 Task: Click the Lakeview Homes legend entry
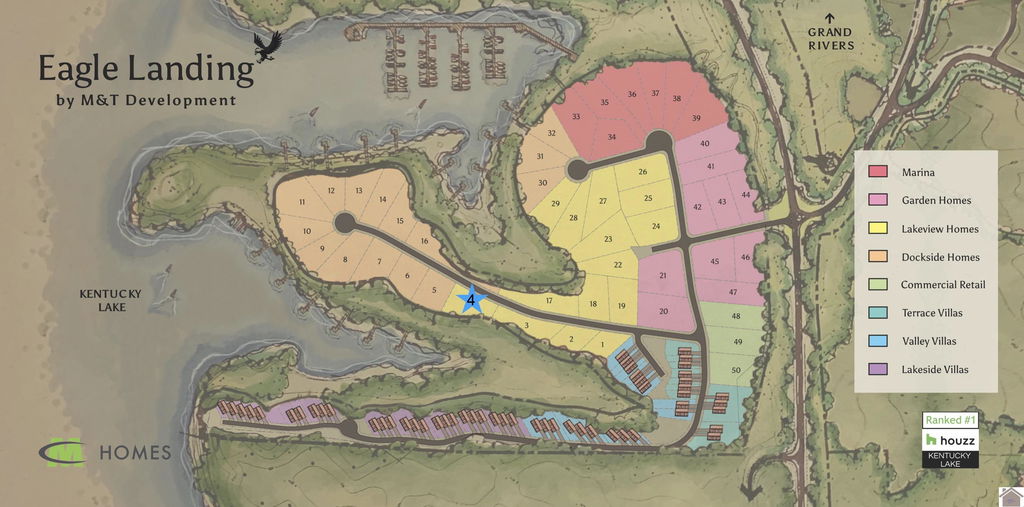pos(939,229)
